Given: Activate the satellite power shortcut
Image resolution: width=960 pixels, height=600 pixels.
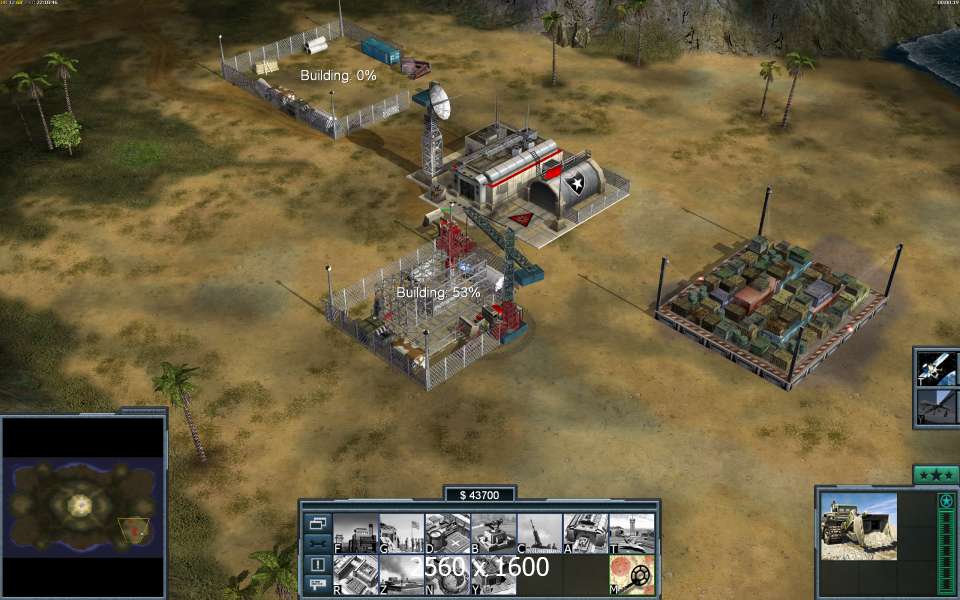Looking at the screenshot, I should tap(938, 367).
